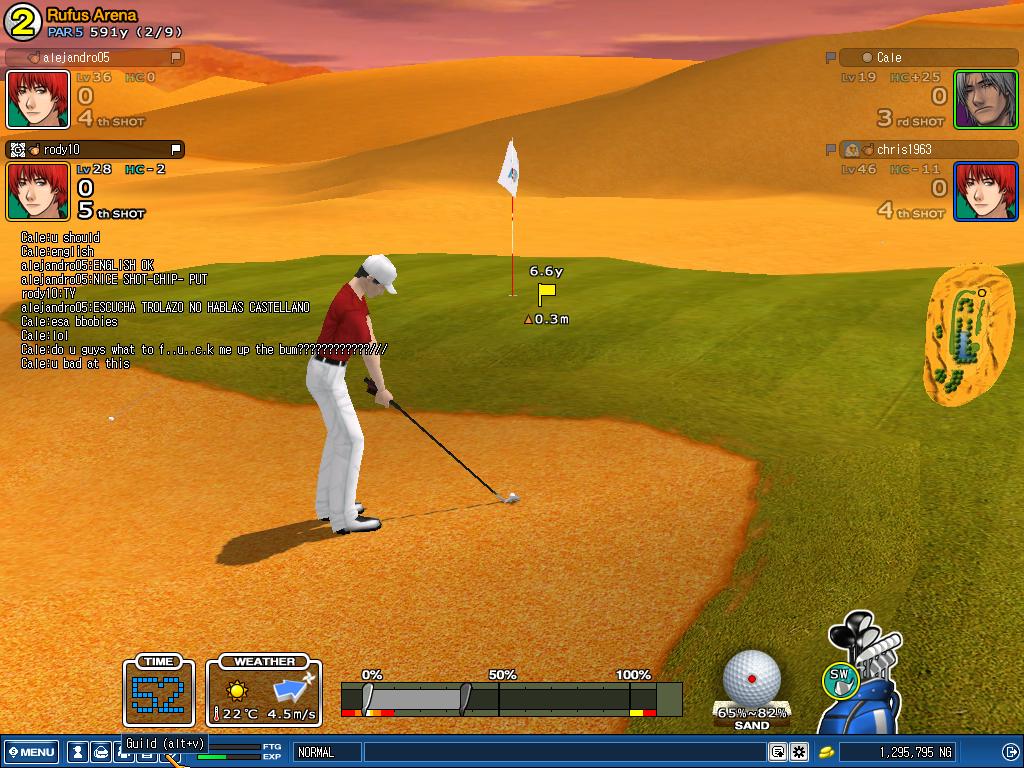Open the MENU button

click(31, 752)
